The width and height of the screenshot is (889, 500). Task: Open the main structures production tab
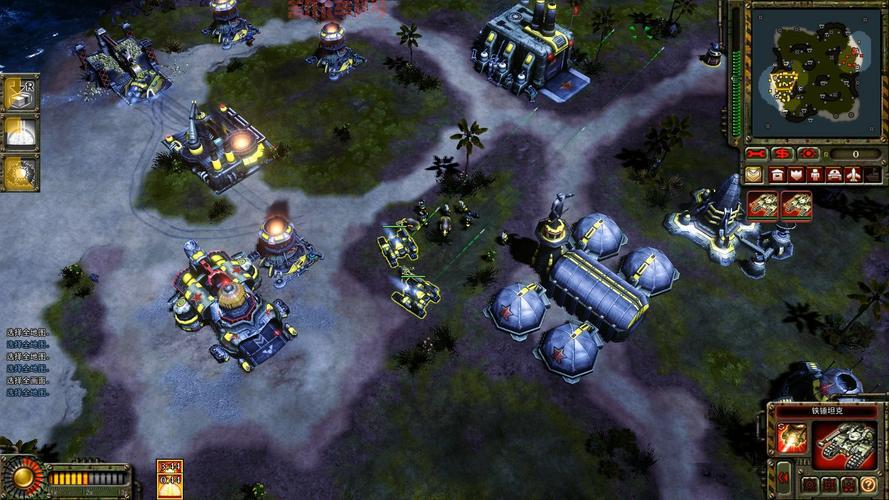[776, 175]
